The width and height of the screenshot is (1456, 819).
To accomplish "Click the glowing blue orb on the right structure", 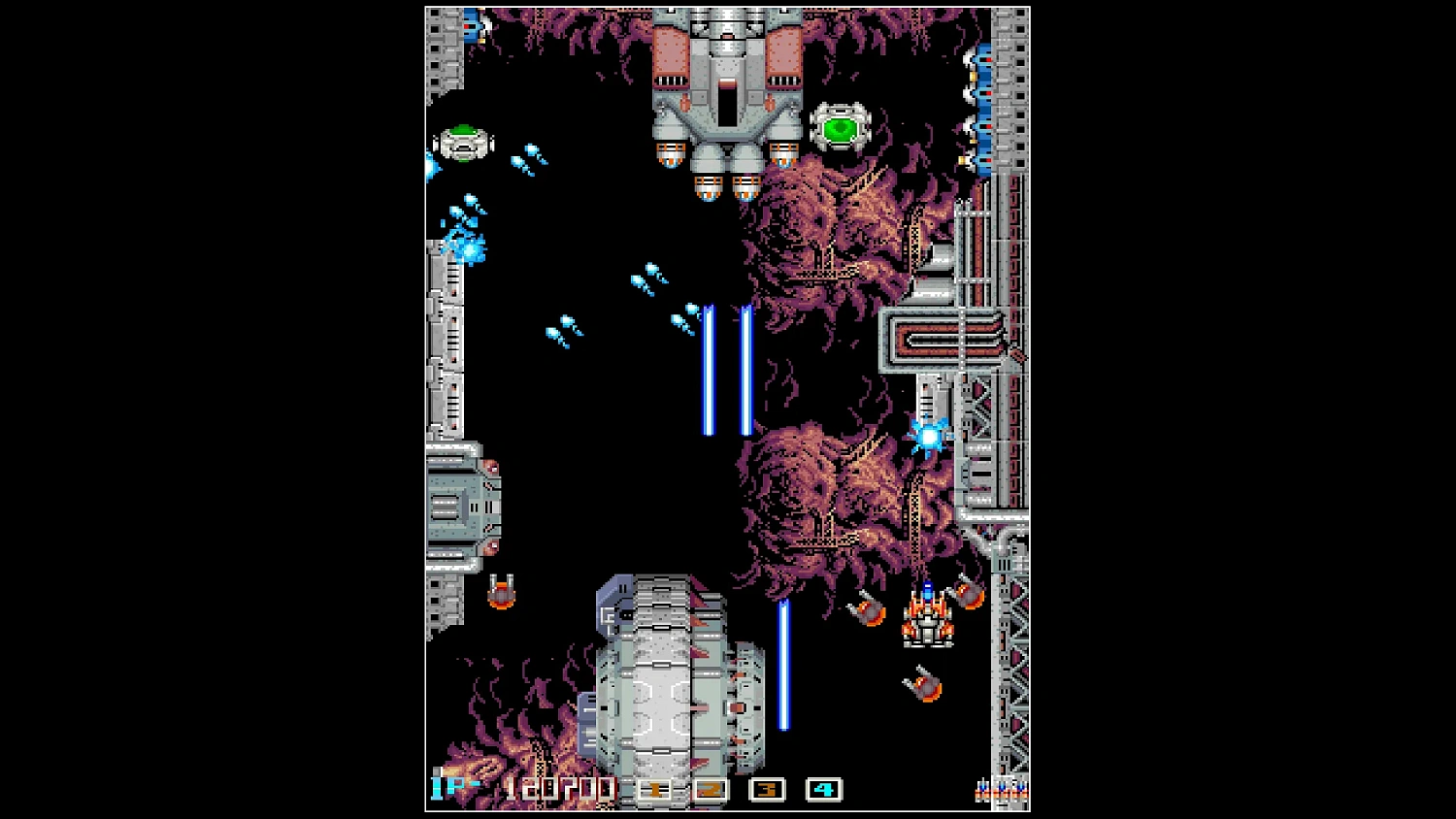I will (x=930, y=436).
